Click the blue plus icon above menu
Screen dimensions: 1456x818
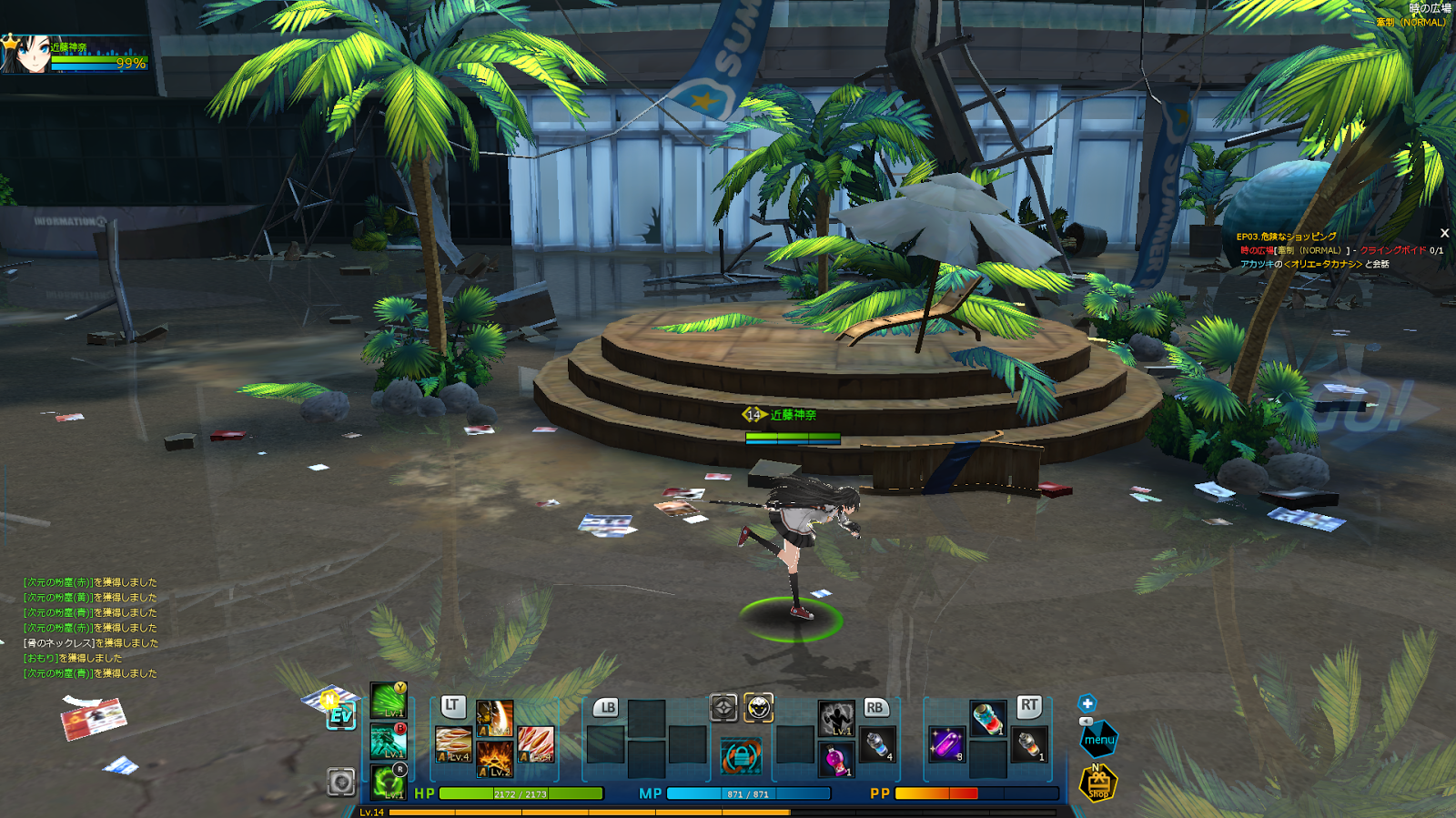click(1087, 703)
